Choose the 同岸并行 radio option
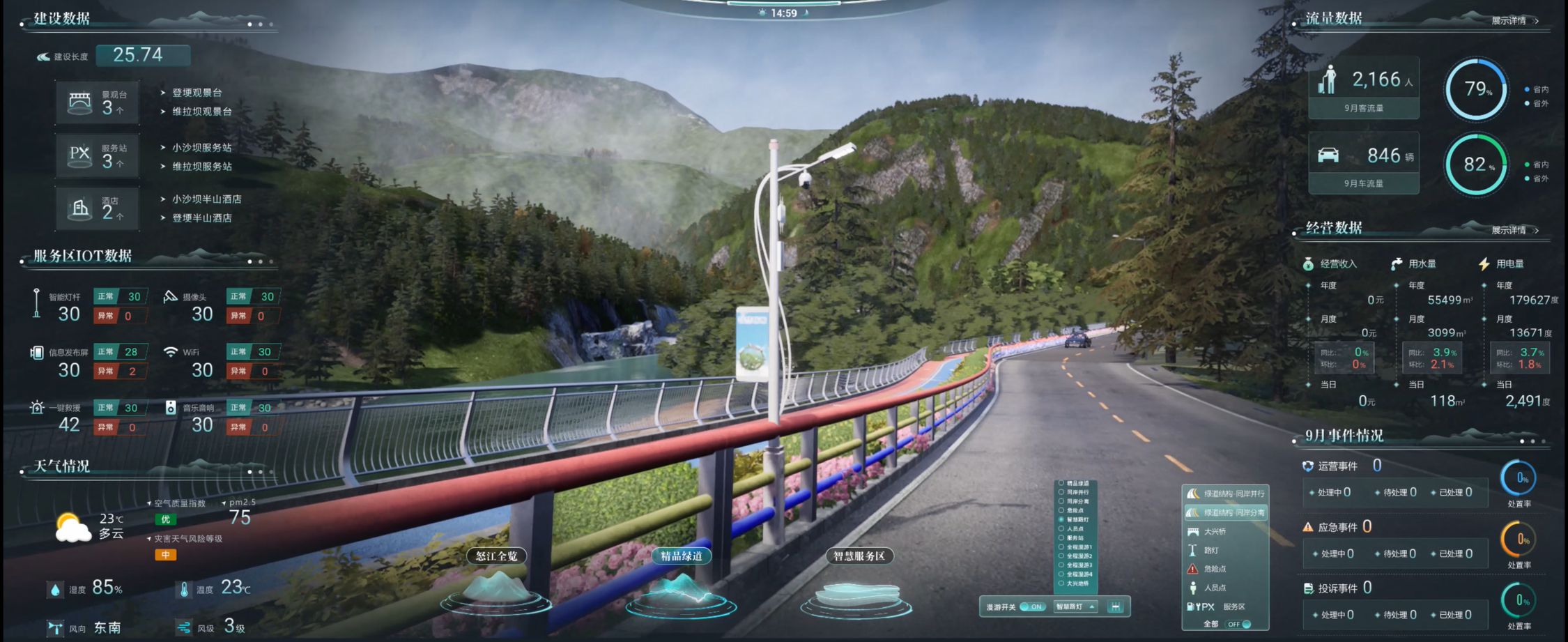 tap(1061, 492)
